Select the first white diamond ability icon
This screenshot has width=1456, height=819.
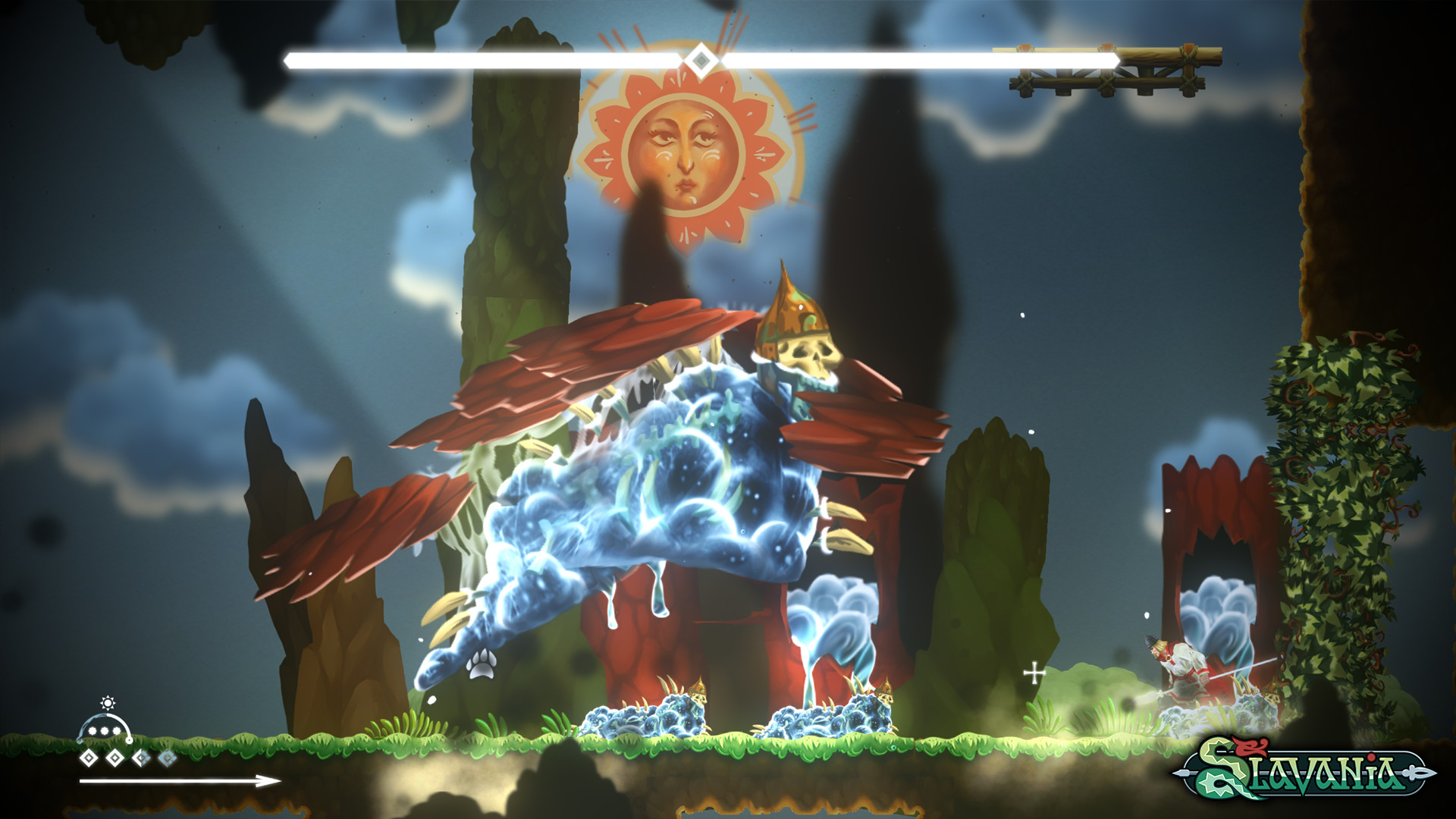[89, 758]
